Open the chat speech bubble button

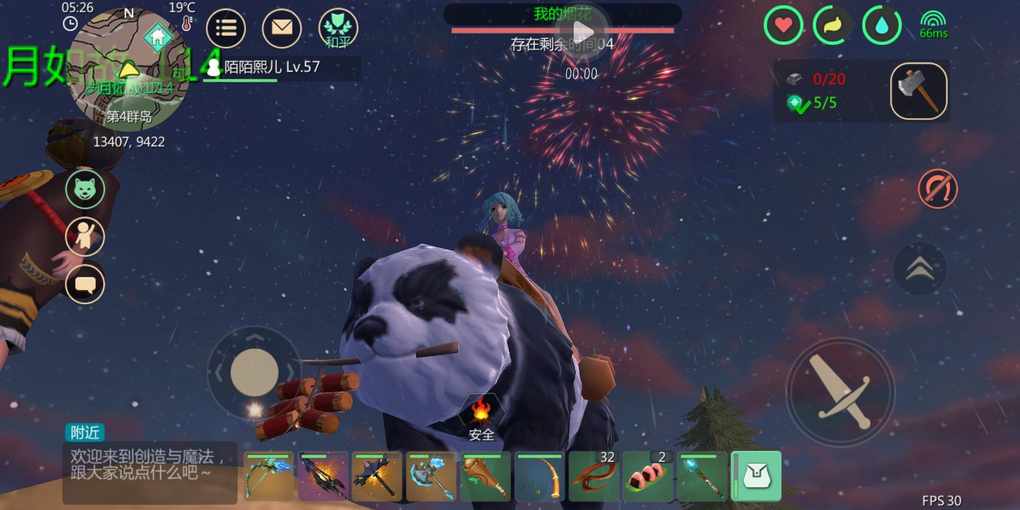tap(85, 284)
